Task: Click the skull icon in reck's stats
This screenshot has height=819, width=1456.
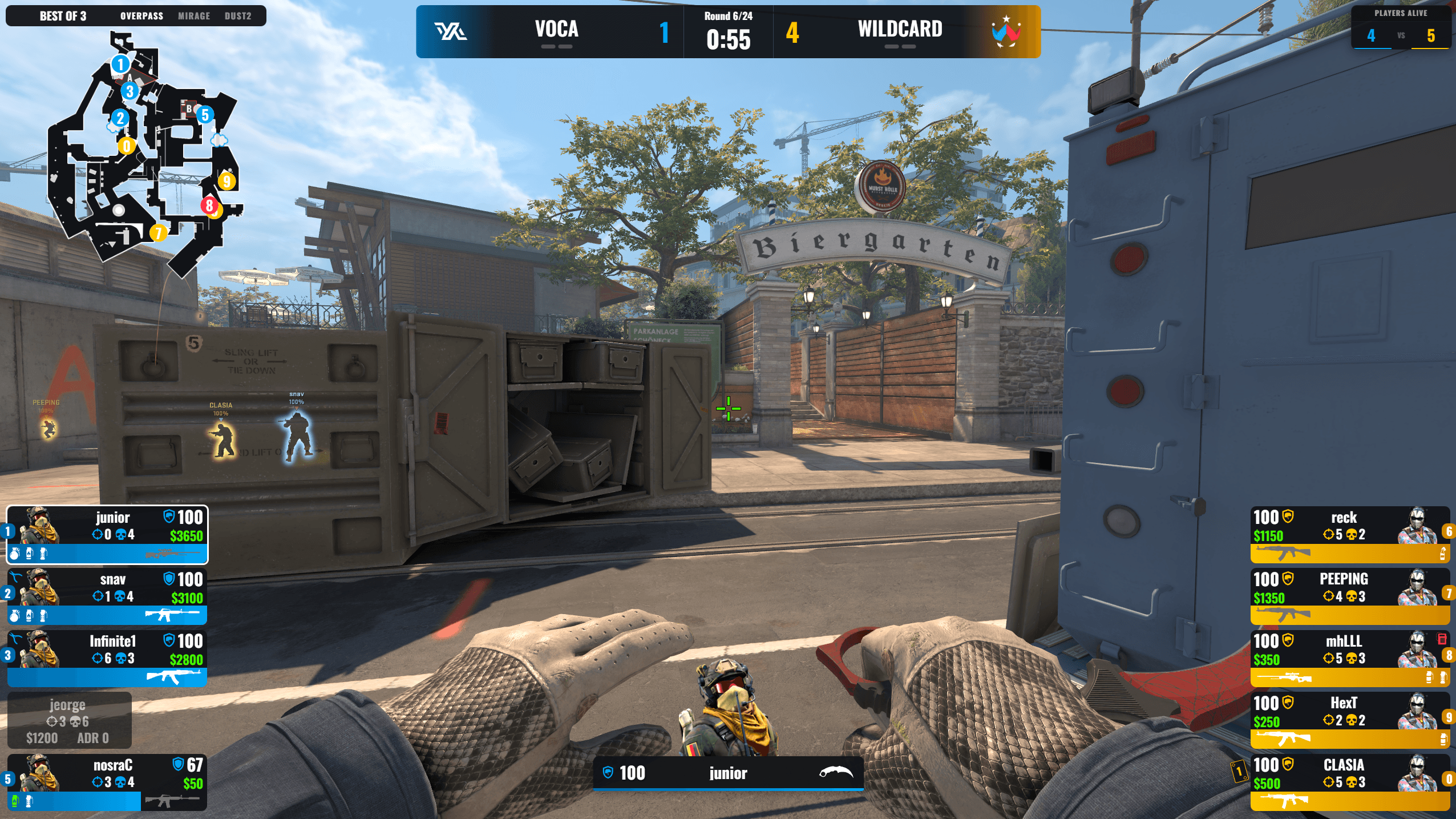Action: coord(1352,535)
